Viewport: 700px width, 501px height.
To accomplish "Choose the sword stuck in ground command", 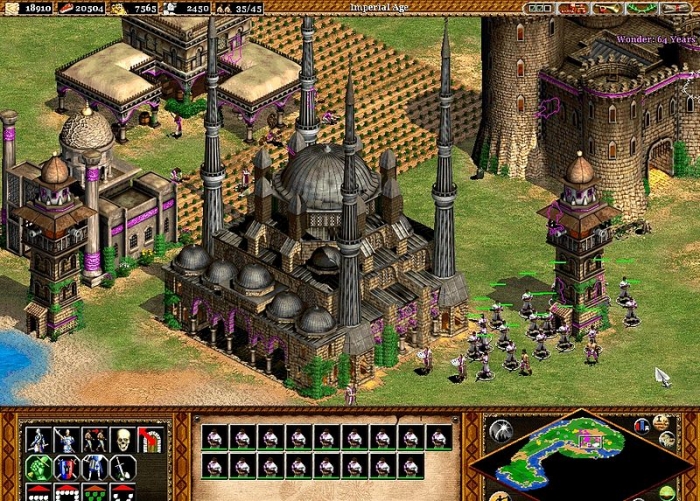I will (x=123, y=467).
